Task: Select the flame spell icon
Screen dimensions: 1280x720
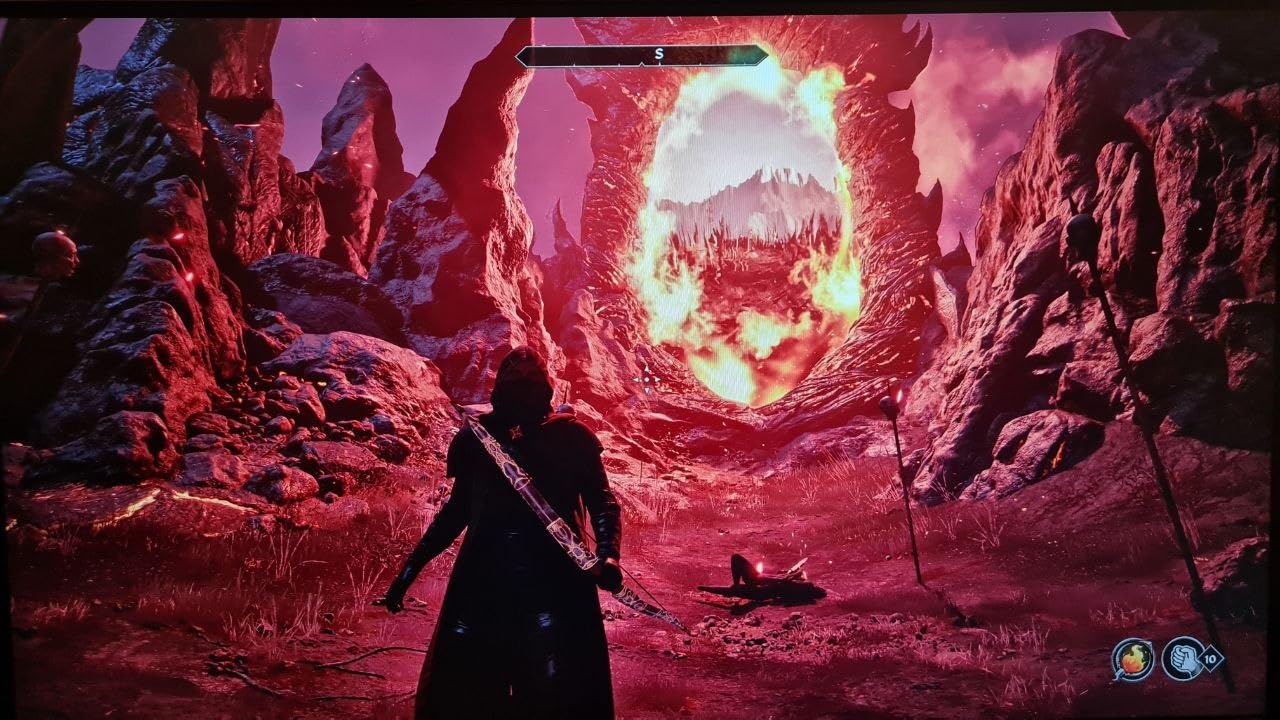Action: click(x=1133, y=659)
